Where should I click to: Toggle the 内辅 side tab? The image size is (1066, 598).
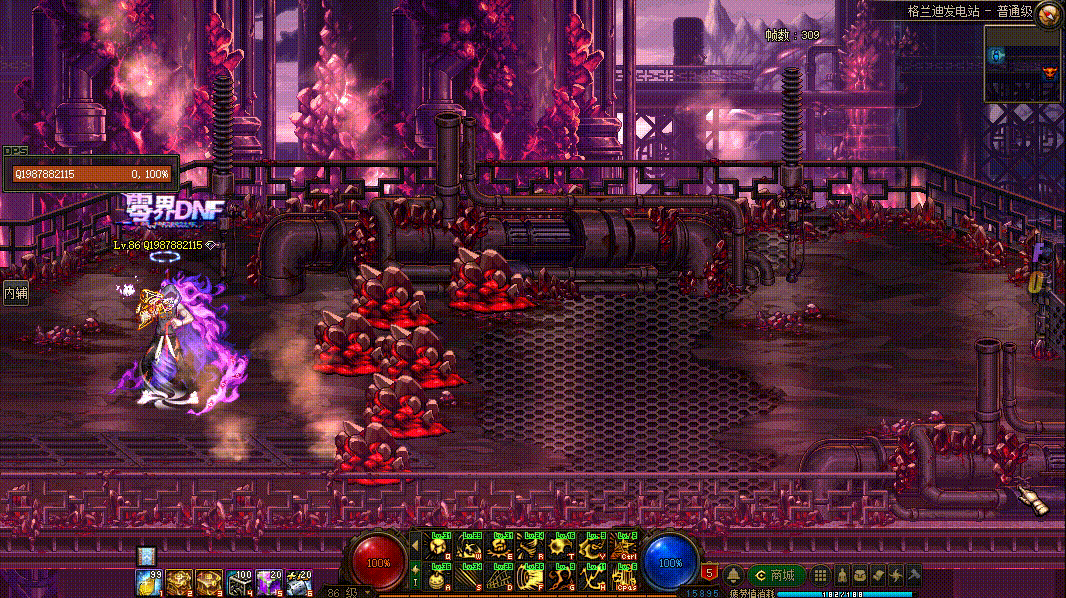[x=15, y=293]
